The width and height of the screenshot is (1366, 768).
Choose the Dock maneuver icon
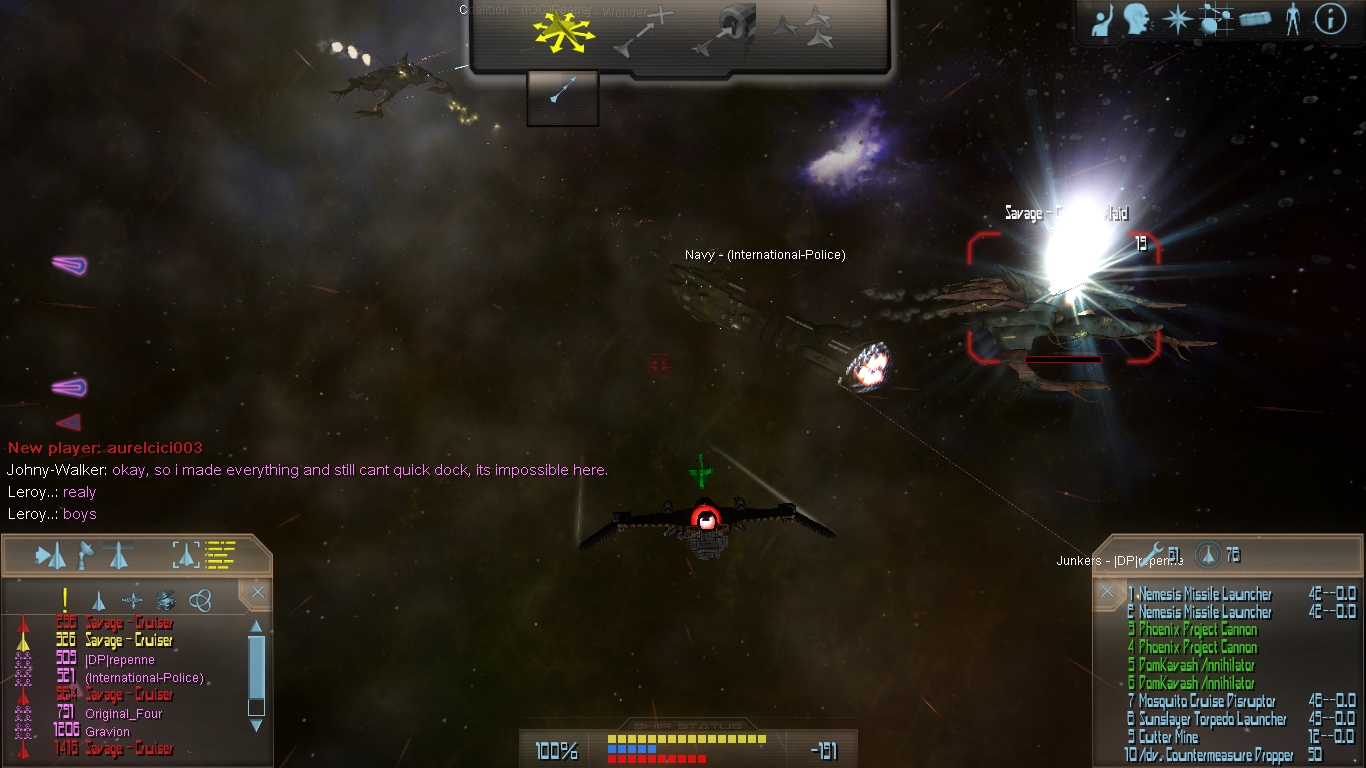[726, 30]
